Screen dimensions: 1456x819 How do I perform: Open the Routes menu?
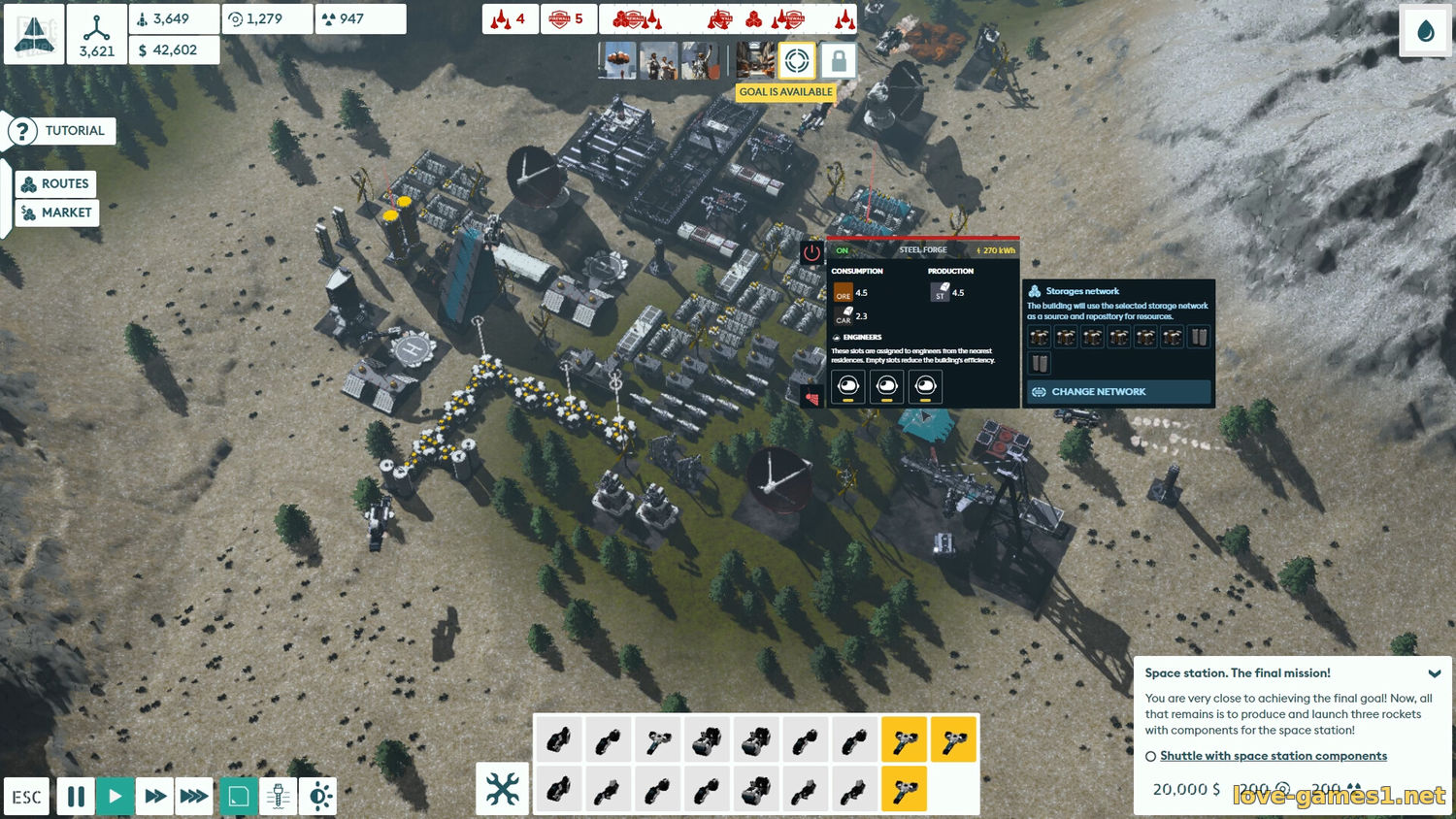coord(56,183)
